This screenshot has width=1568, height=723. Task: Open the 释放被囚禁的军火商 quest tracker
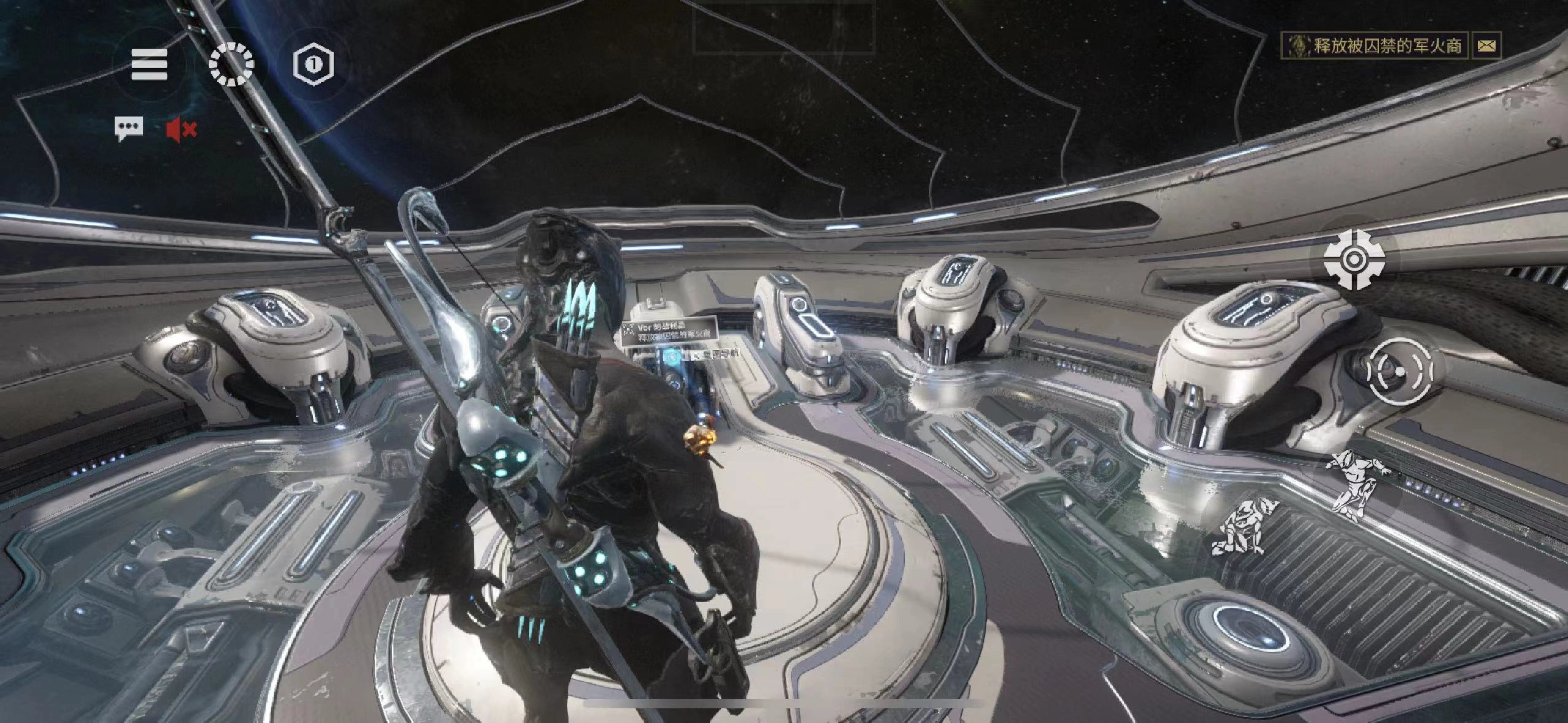tap(1374, 45)
